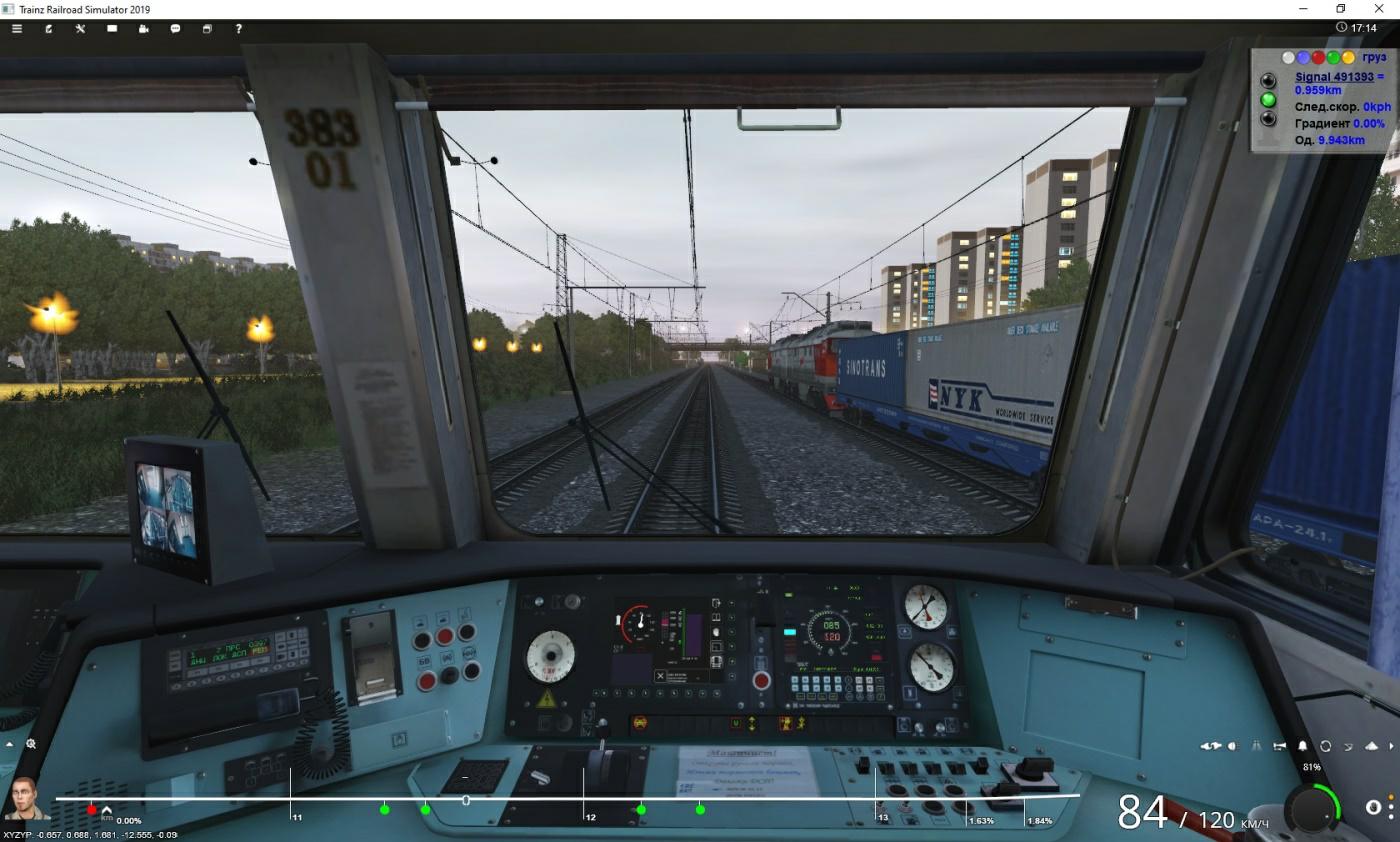Click the circular reverser arrows icon
This screenshot has height=842, width=1400.
1326,746
